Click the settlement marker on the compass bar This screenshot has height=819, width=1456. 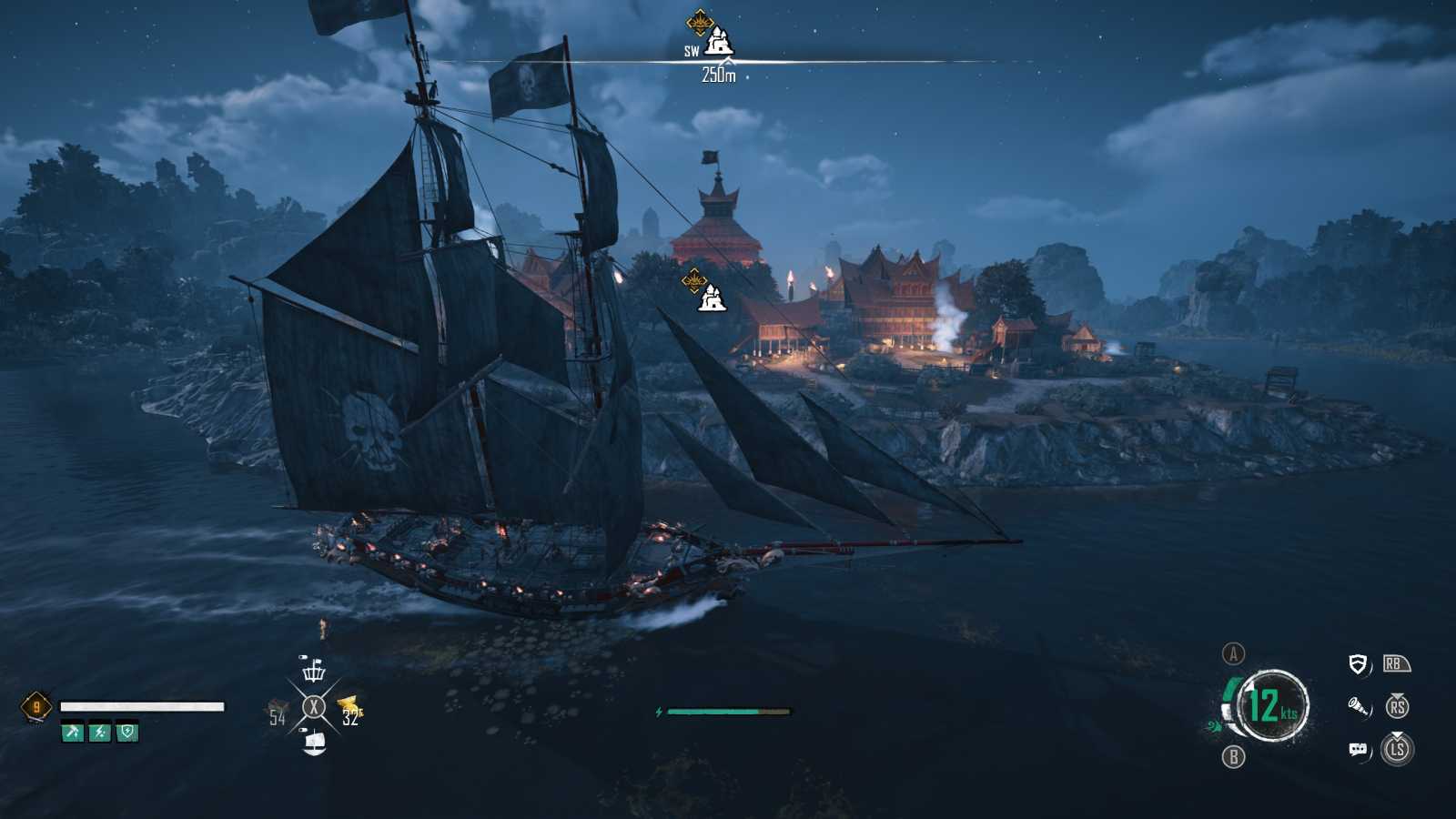[x=719, y=40]
